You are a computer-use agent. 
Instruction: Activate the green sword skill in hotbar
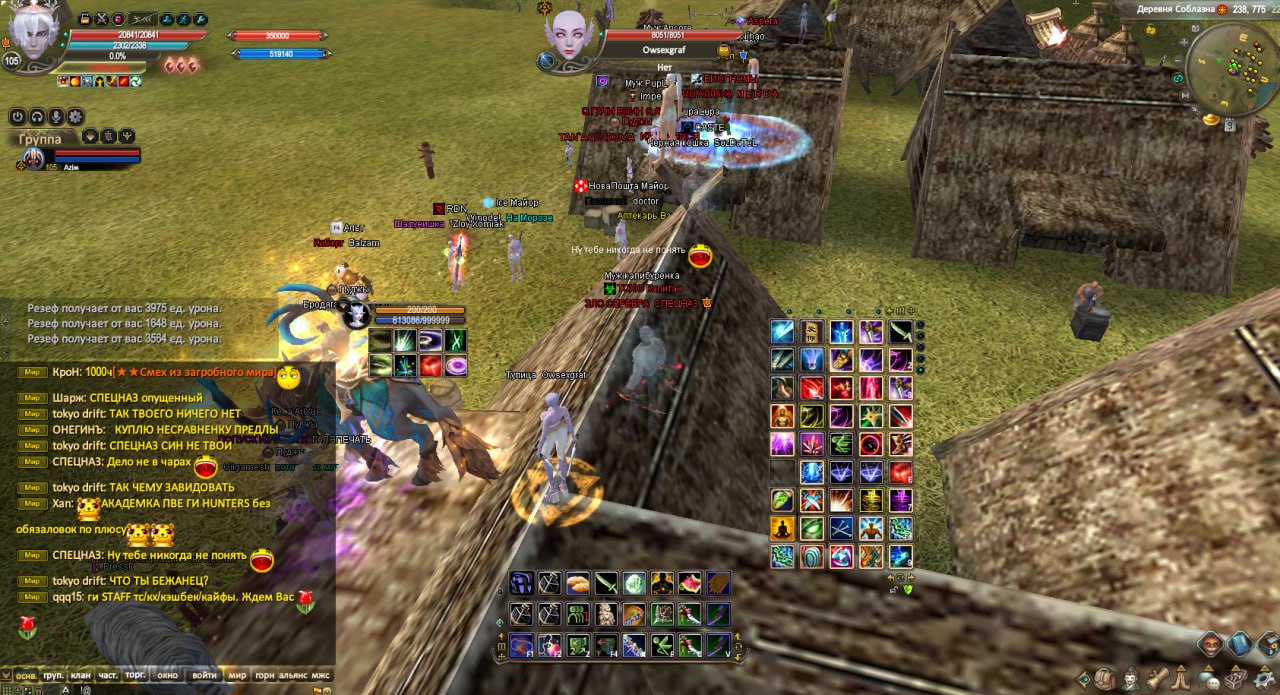pos(606,584)
